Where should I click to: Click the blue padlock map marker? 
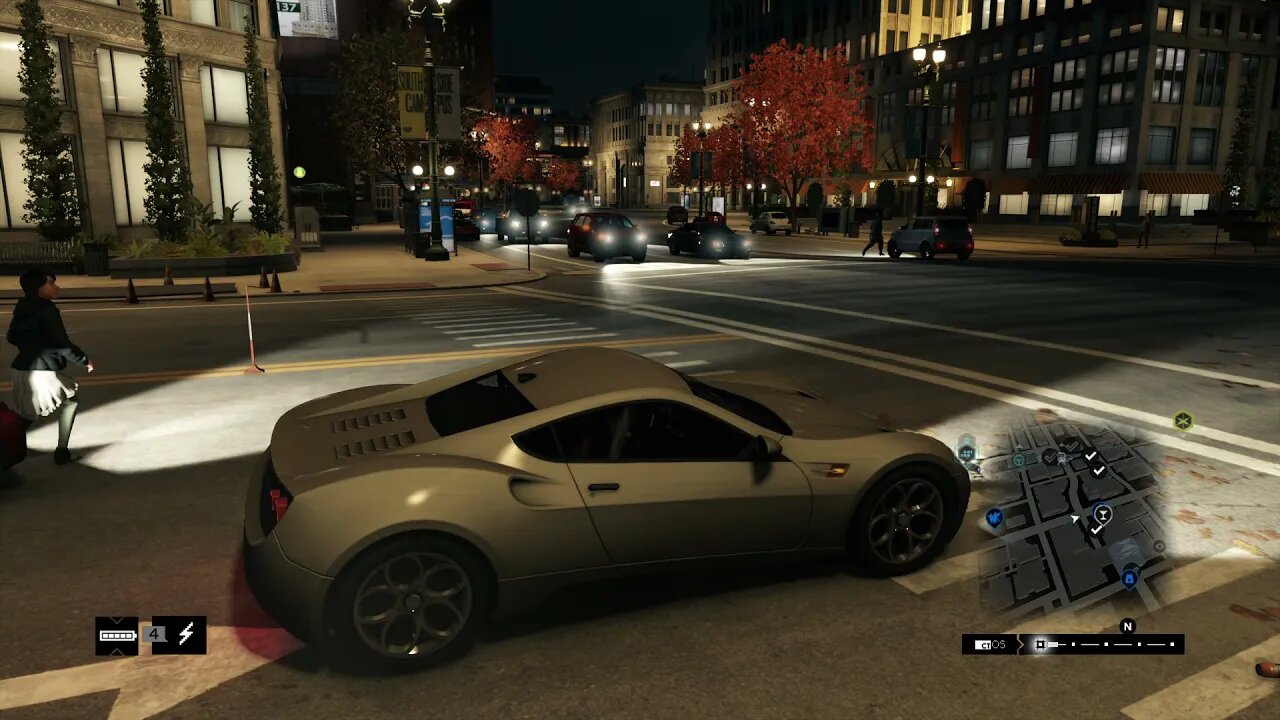pyautogui.click(x=1129, y=577)
